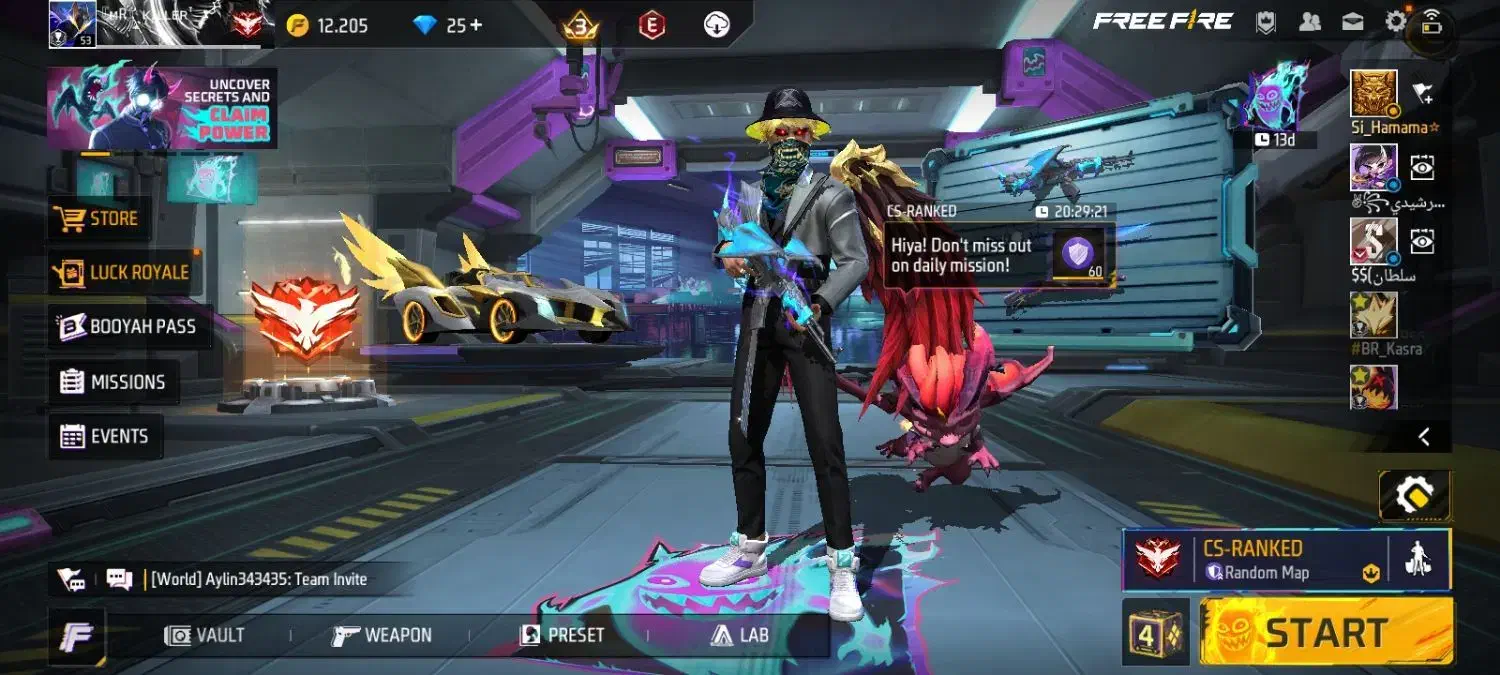Image resolution: width=1500 pixels, height=675 pixels.
Task: Open the Vault
Action: tap(206, 635)
